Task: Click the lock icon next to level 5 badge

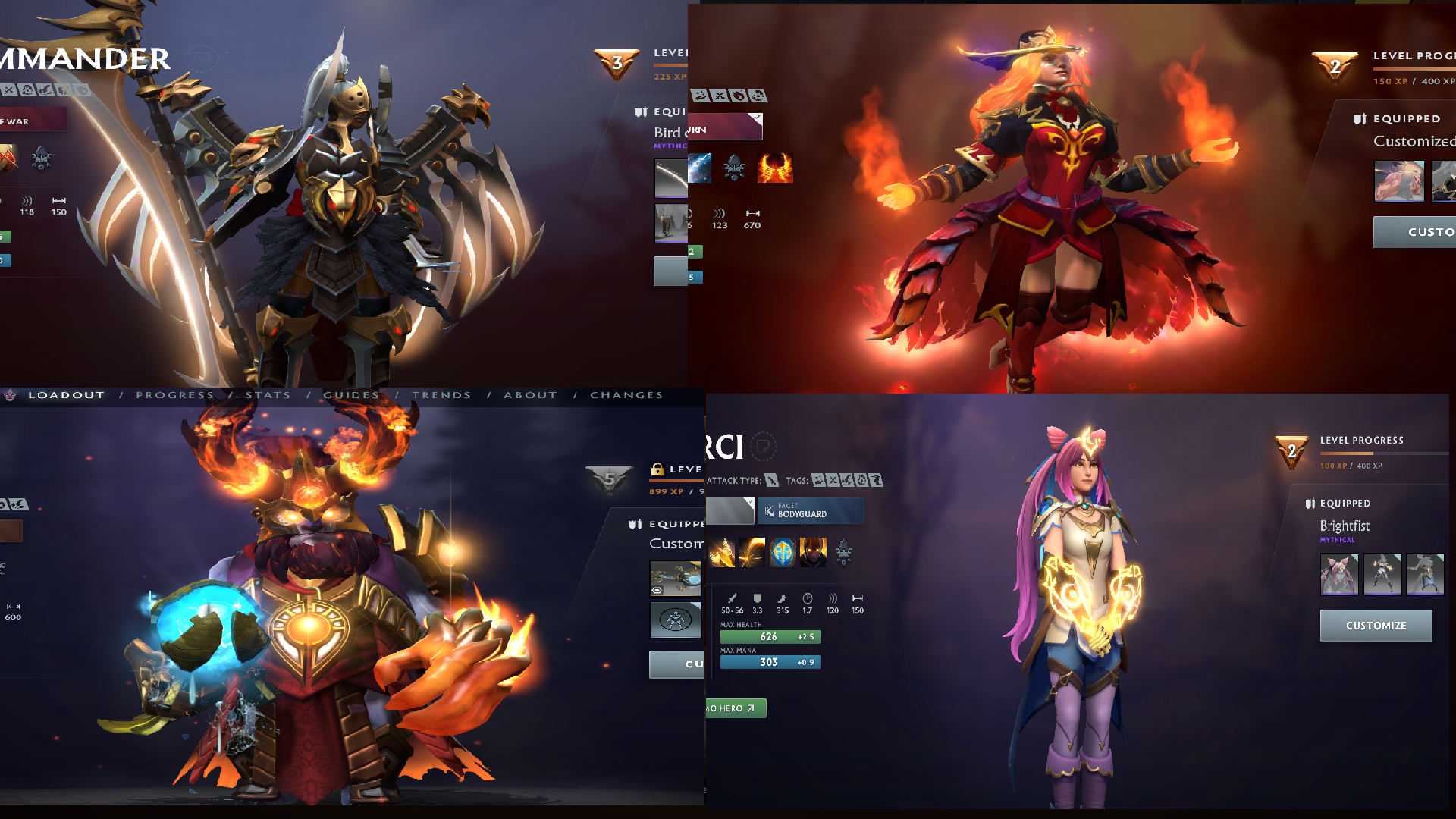Action: pos(656,470)
